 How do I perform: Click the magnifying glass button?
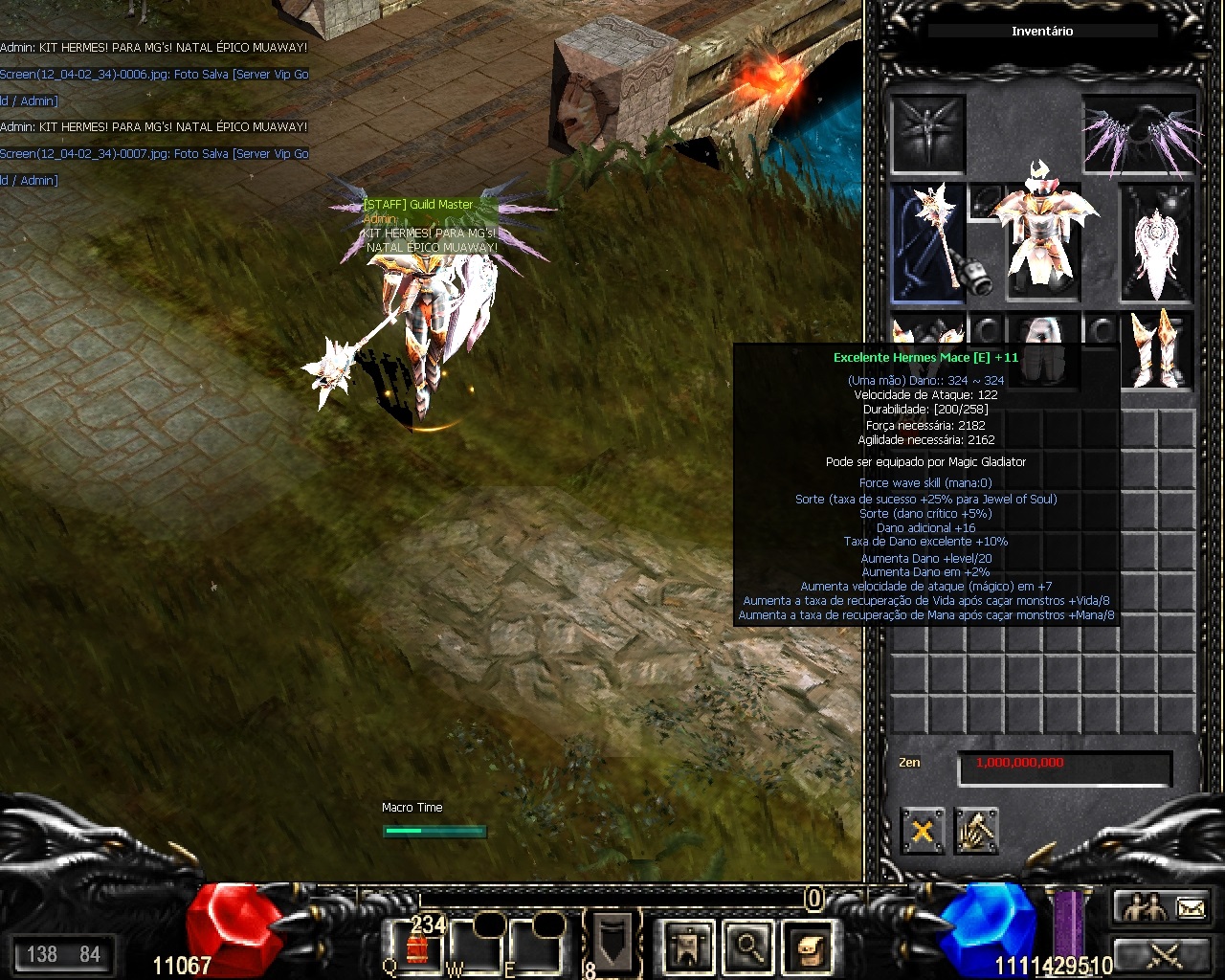point(748,946)
